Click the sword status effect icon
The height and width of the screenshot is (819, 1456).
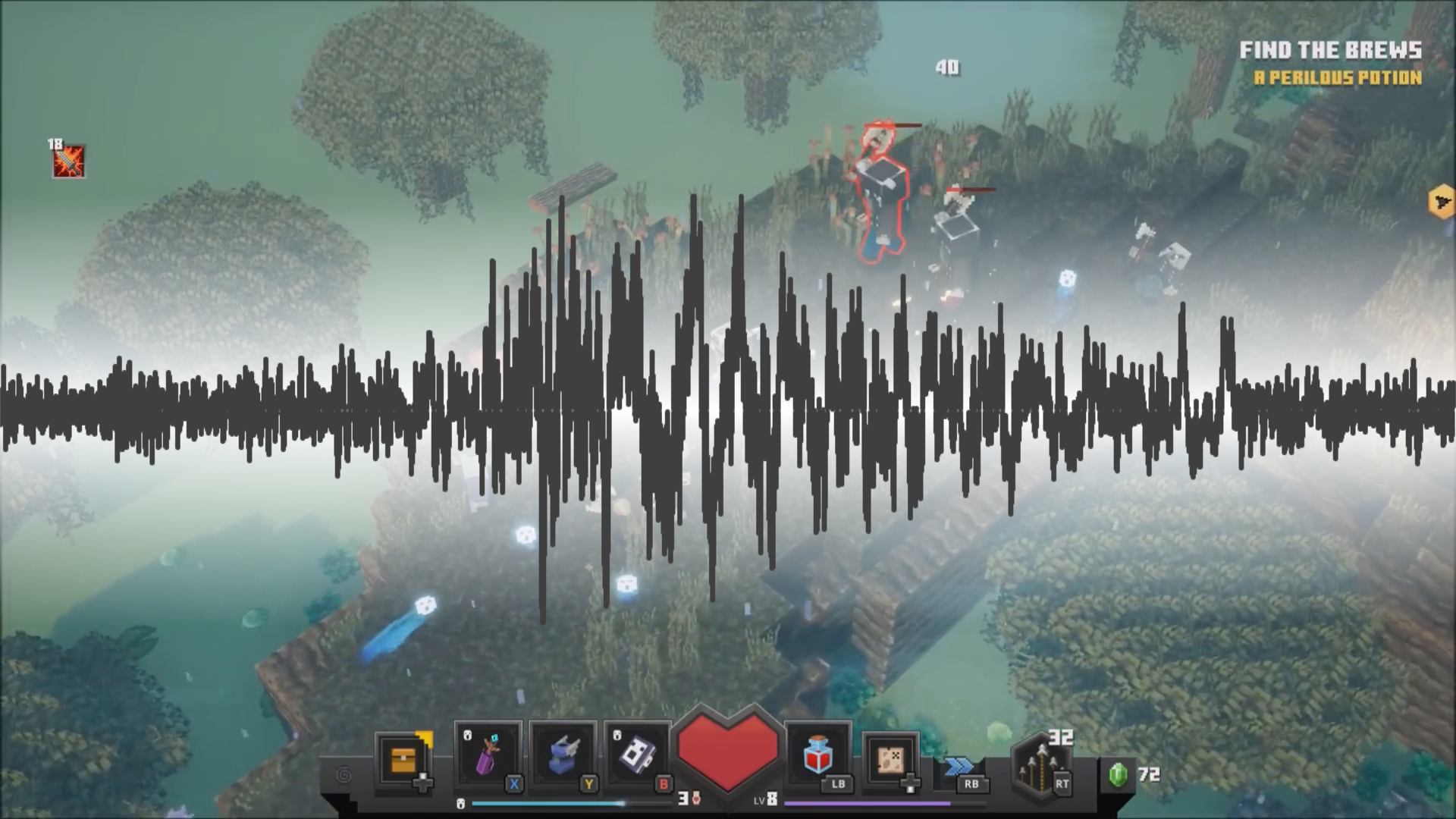68,162
